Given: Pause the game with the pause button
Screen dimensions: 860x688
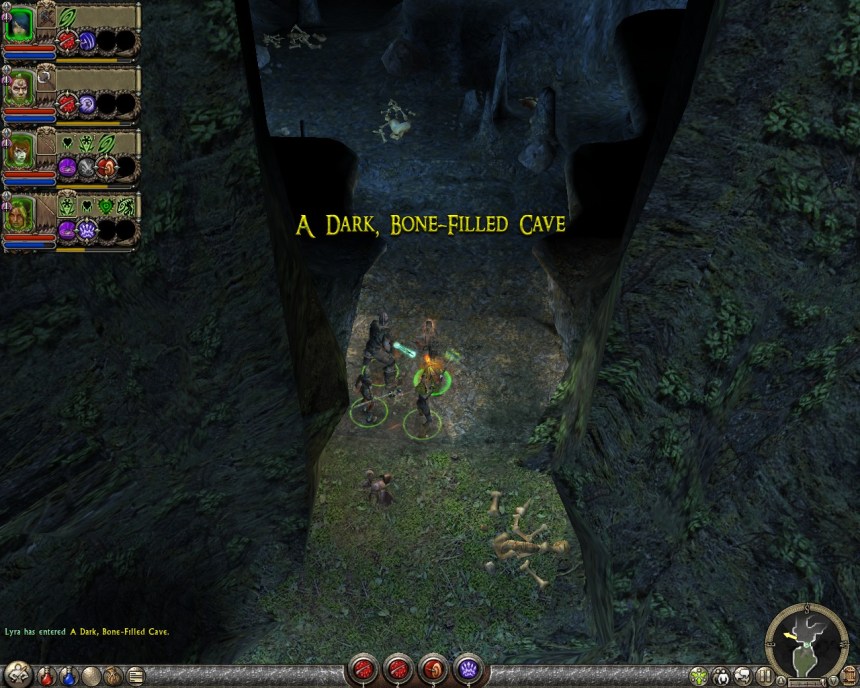Looking at the screenshot, I should tap(765, 676).
